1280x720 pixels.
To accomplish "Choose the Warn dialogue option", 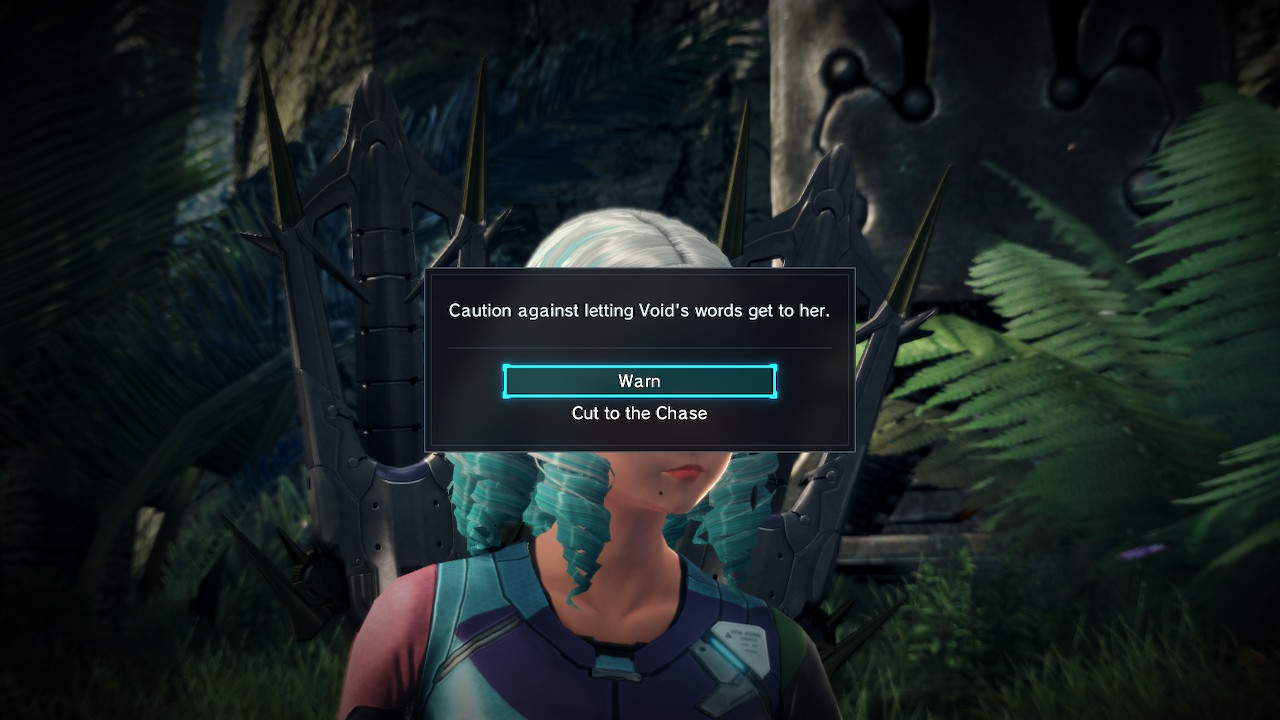I will 639,381.
